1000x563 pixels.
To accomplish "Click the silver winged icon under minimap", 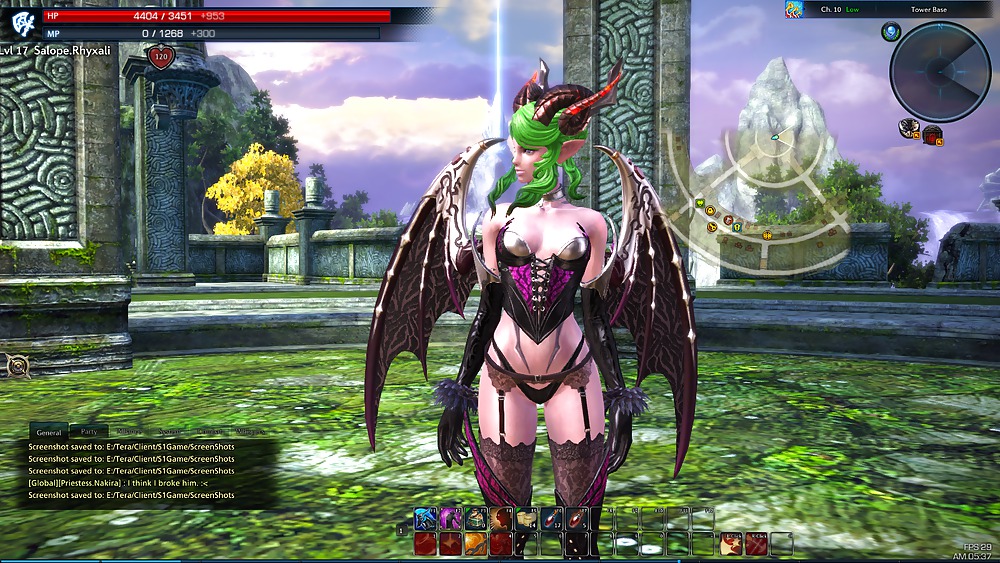I will click(909, 127).
